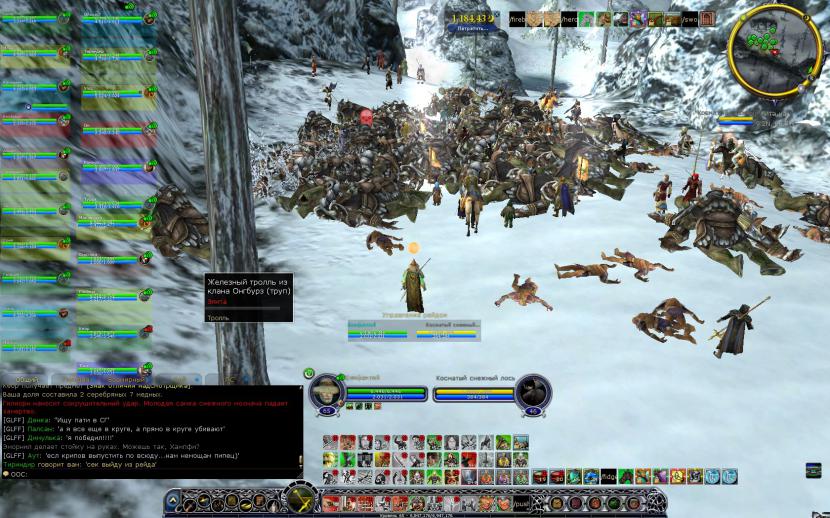Select the player's own portrait
This screenshot has width=830, height=518.
click(327, 393)
